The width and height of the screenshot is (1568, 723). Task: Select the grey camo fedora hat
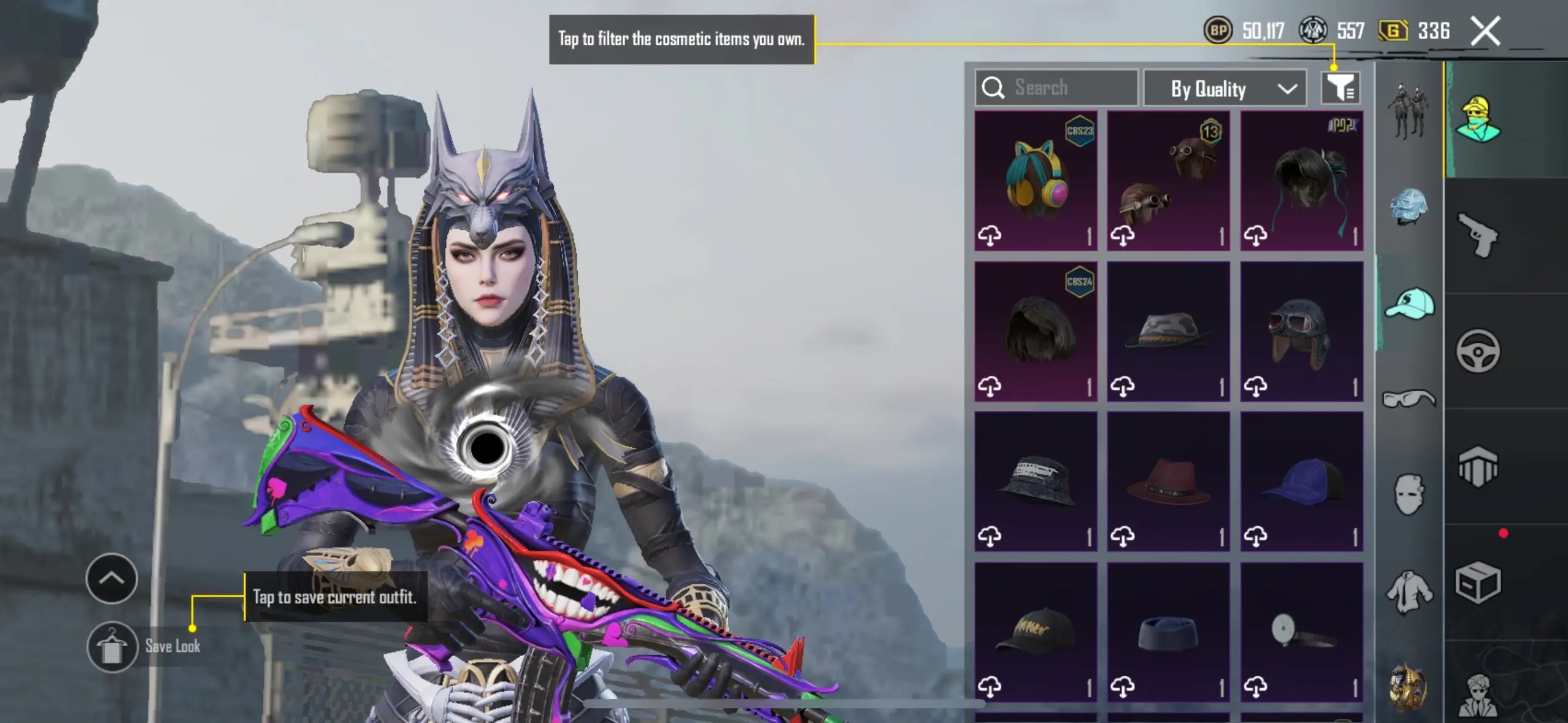coord(1168,332)
